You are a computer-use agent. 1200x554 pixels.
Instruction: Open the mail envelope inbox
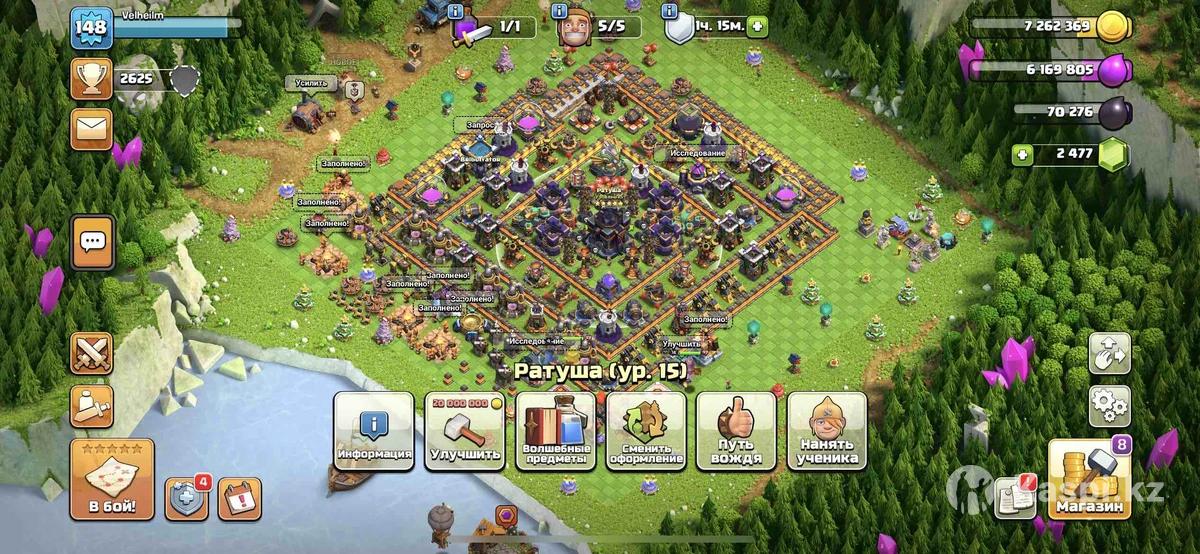point(91,129)
